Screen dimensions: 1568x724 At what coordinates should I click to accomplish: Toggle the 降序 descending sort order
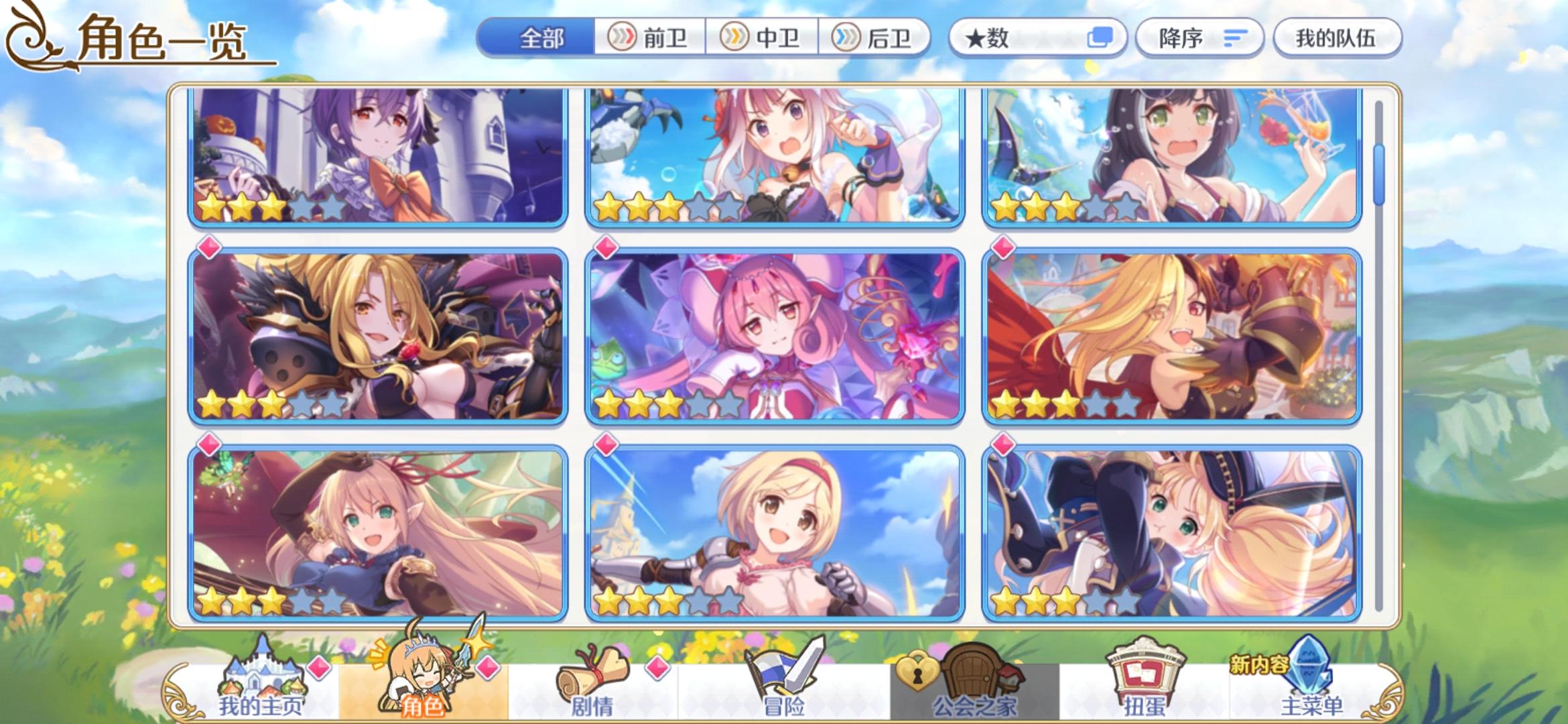(x=1198, y=37)
